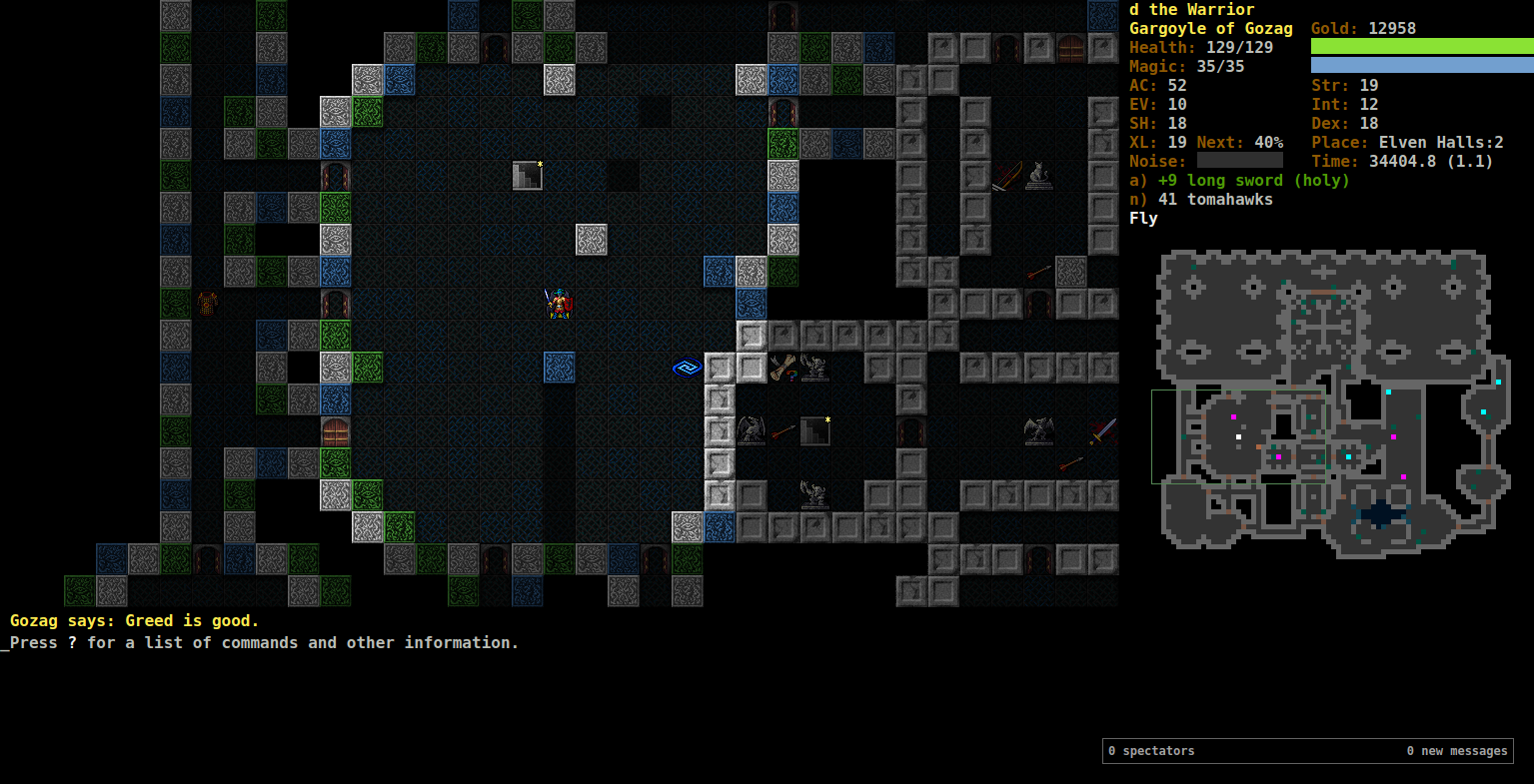Select the quivered 41 tomahawks entry
Screen dimensions: 1534x784
(x=1201, y=200)
